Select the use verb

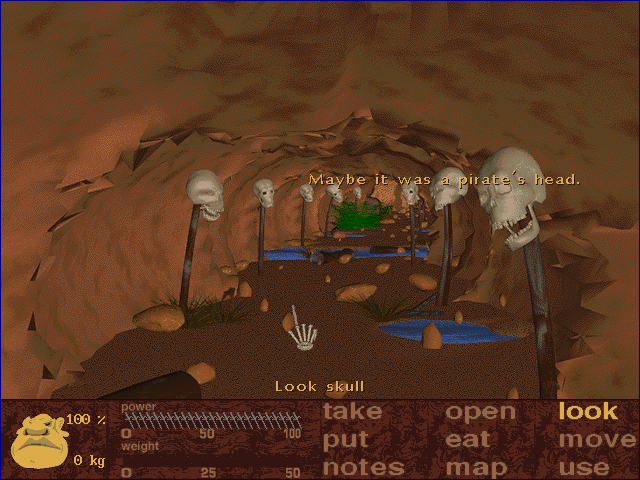click(x=585, y=467)
